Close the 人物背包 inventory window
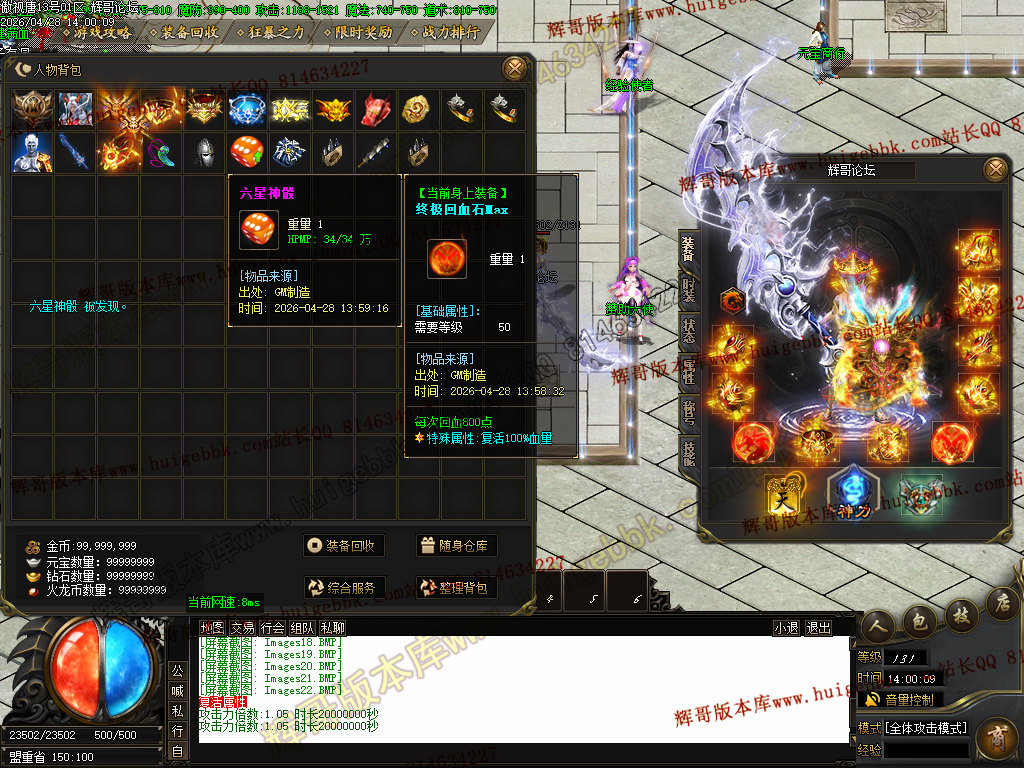 514,69
